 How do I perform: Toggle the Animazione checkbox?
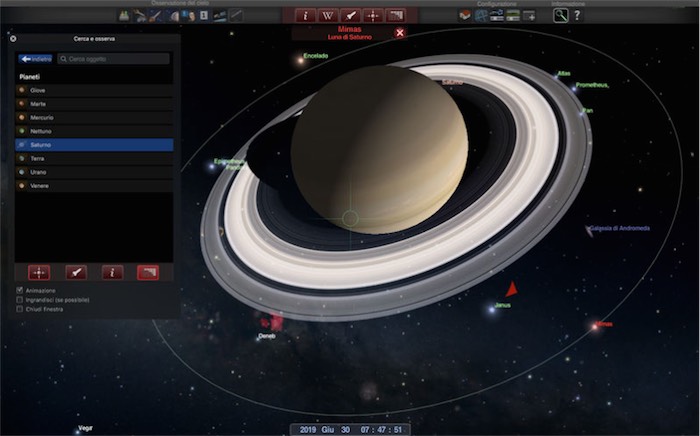pos(20,291)
